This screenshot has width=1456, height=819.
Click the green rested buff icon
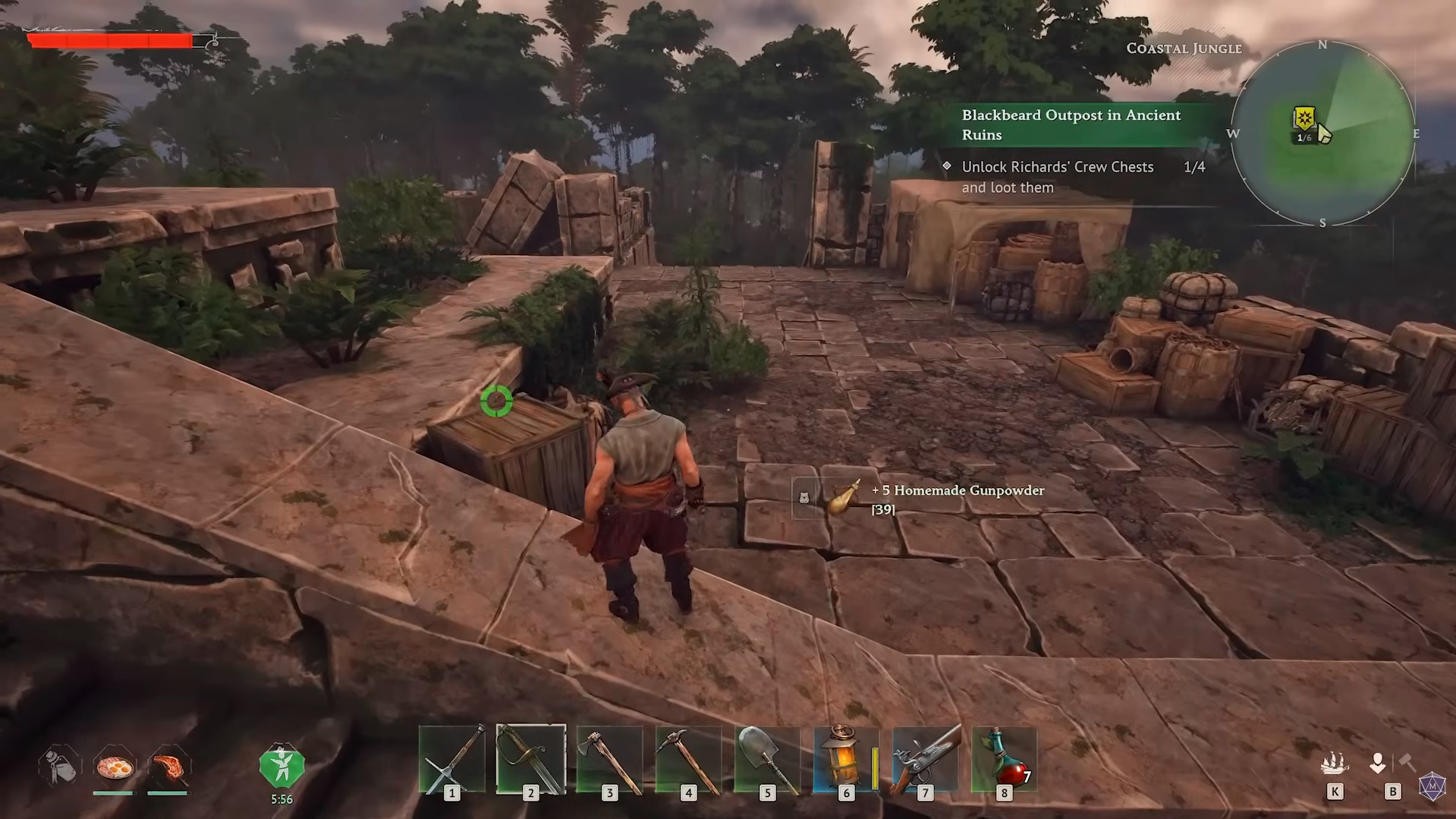point(281,767)
